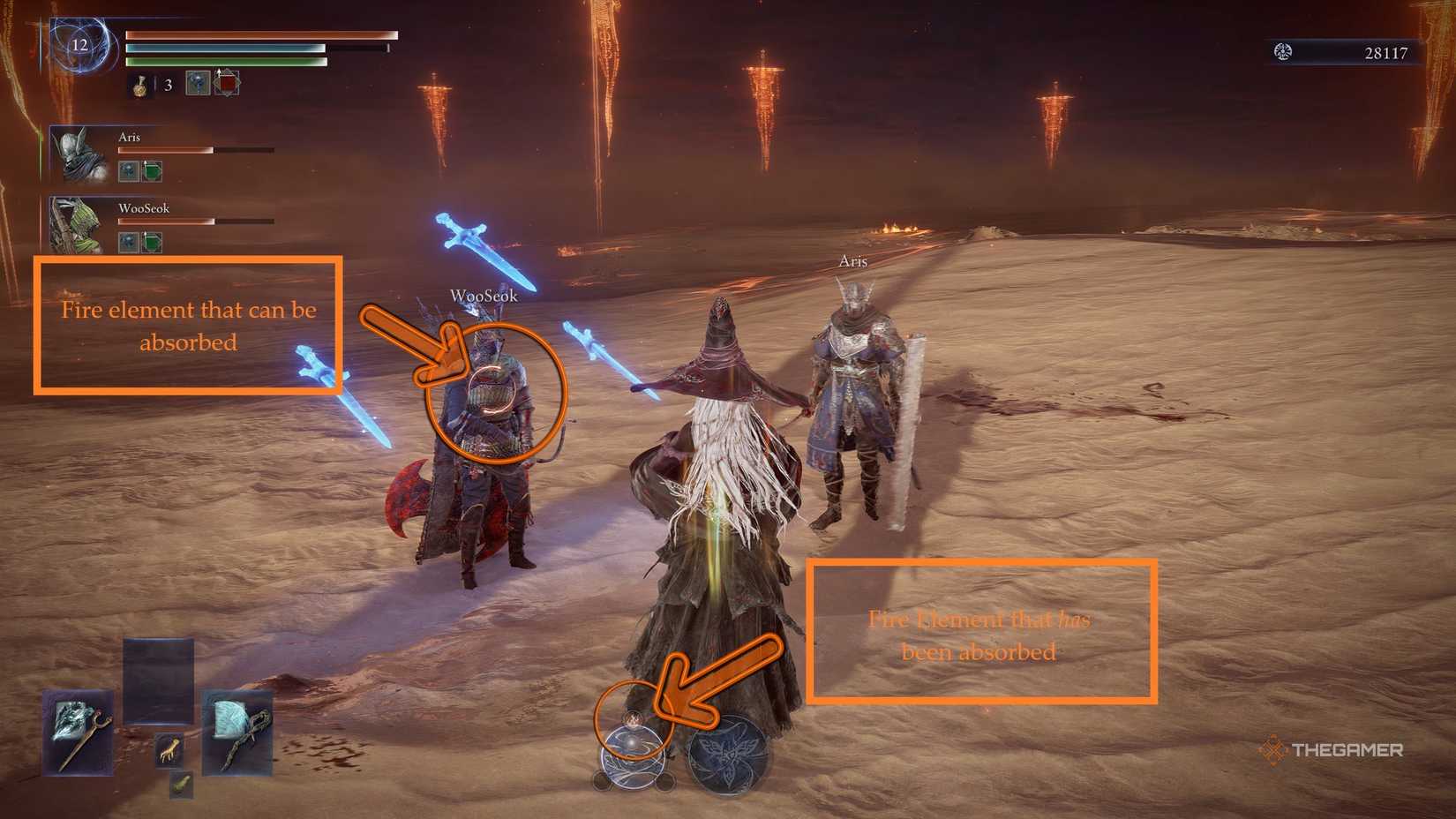Expand the small slot under WooSeok's health bar

[x=129, y=241]
